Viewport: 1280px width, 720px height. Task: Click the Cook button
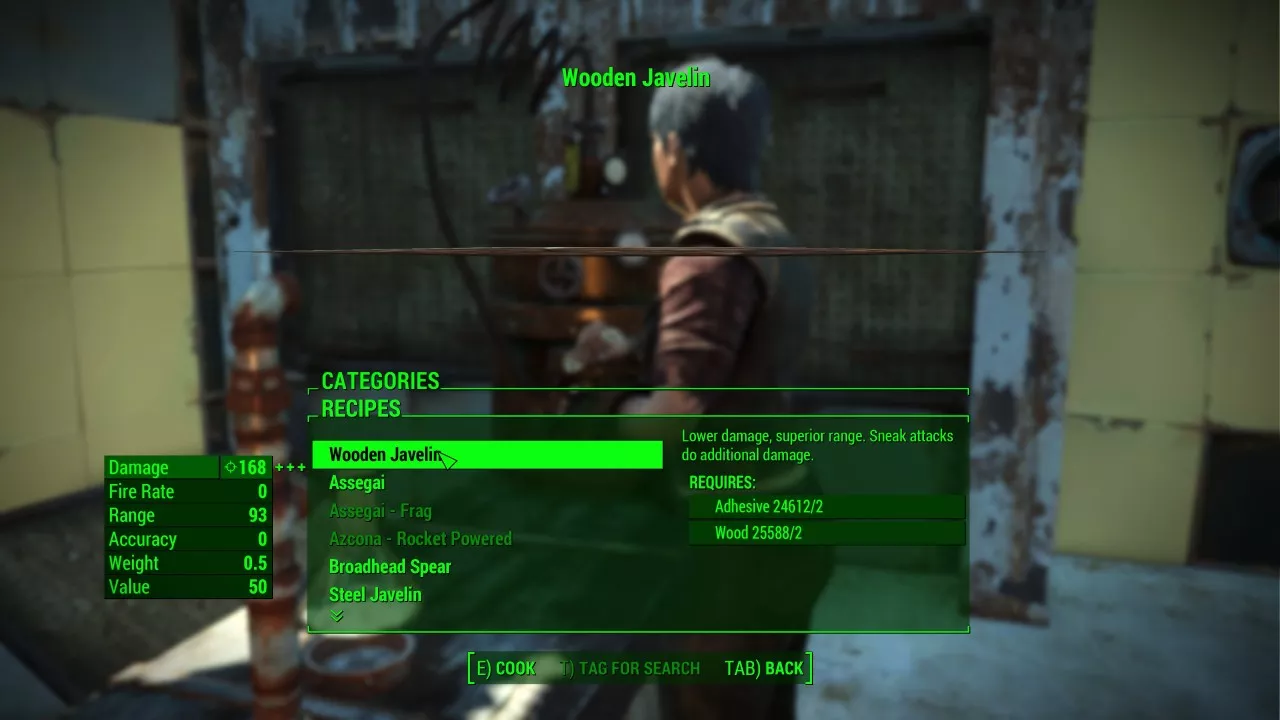506,668
